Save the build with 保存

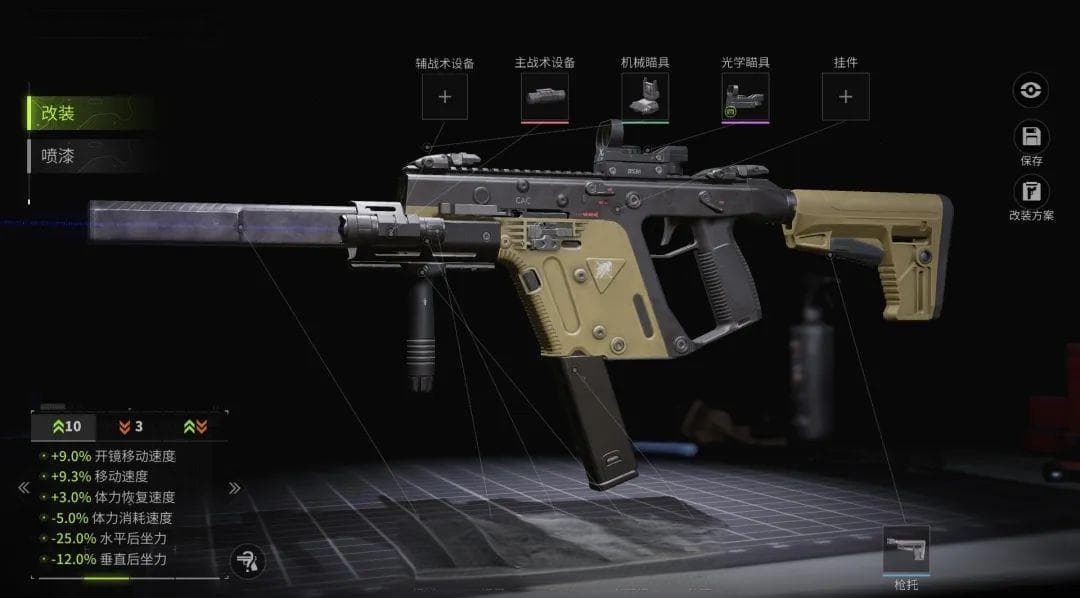point(1031,139)
